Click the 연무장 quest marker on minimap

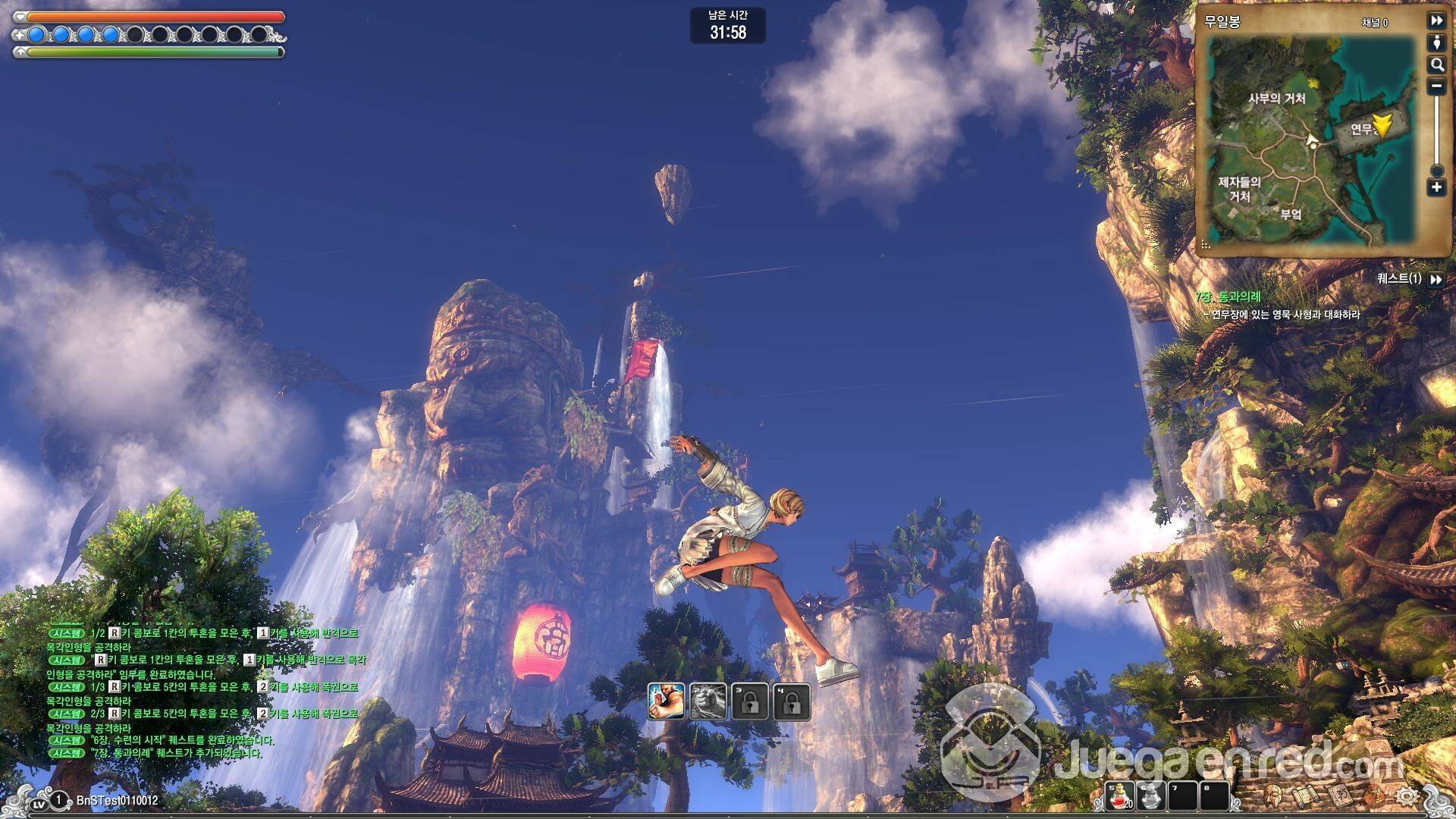(1382, 126)
